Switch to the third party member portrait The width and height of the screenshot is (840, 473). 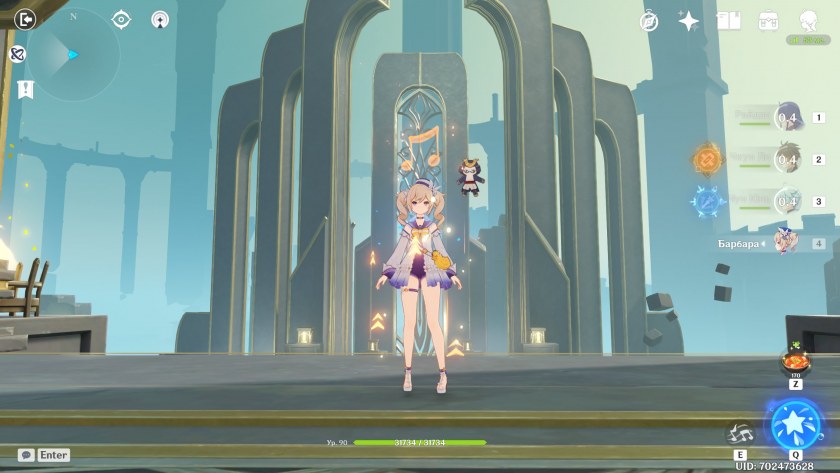(788, 201)
